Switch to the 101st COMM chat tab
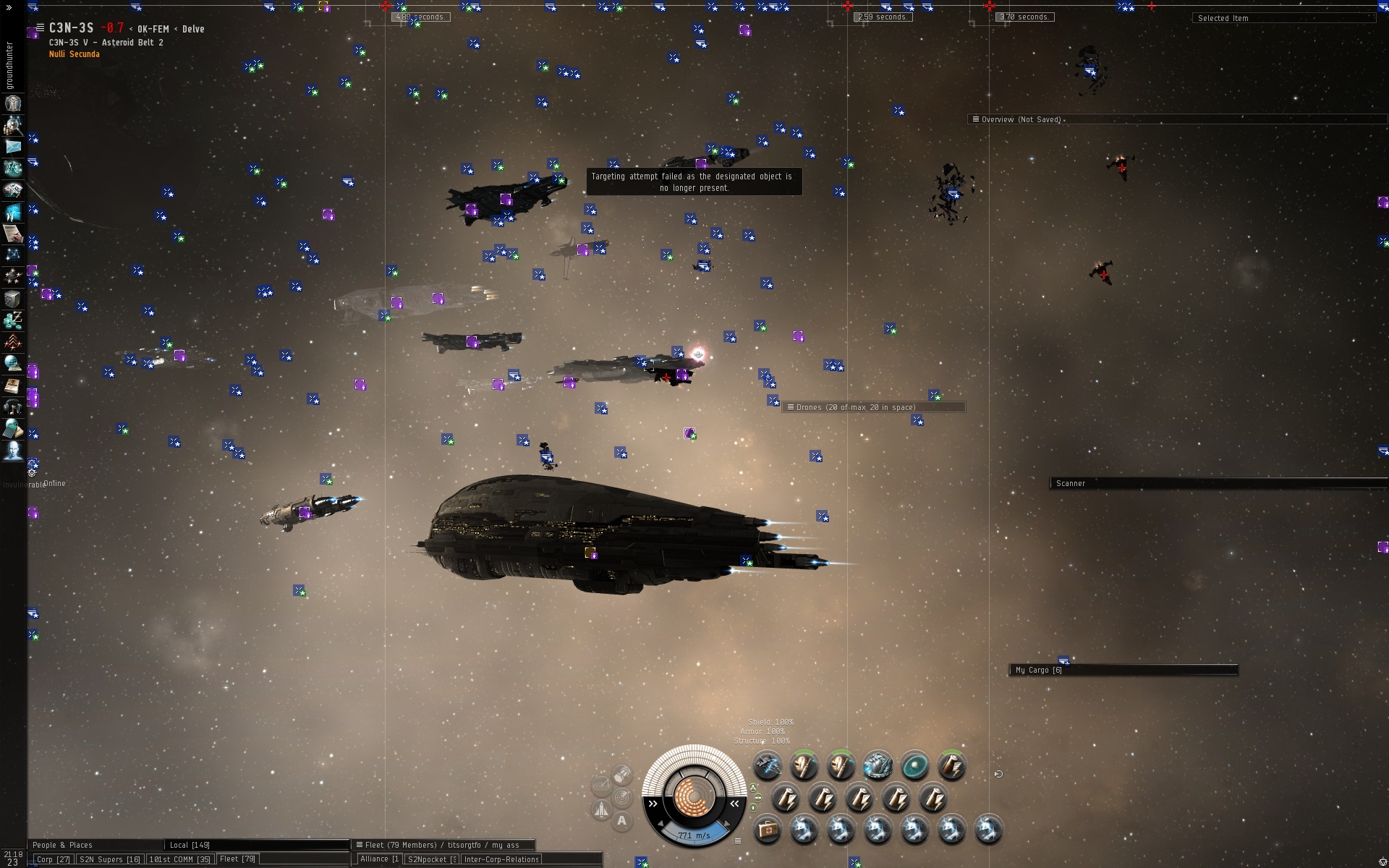Image resolution: width=1389 pixels, height=868 pixels. click(x=179, y=859)
